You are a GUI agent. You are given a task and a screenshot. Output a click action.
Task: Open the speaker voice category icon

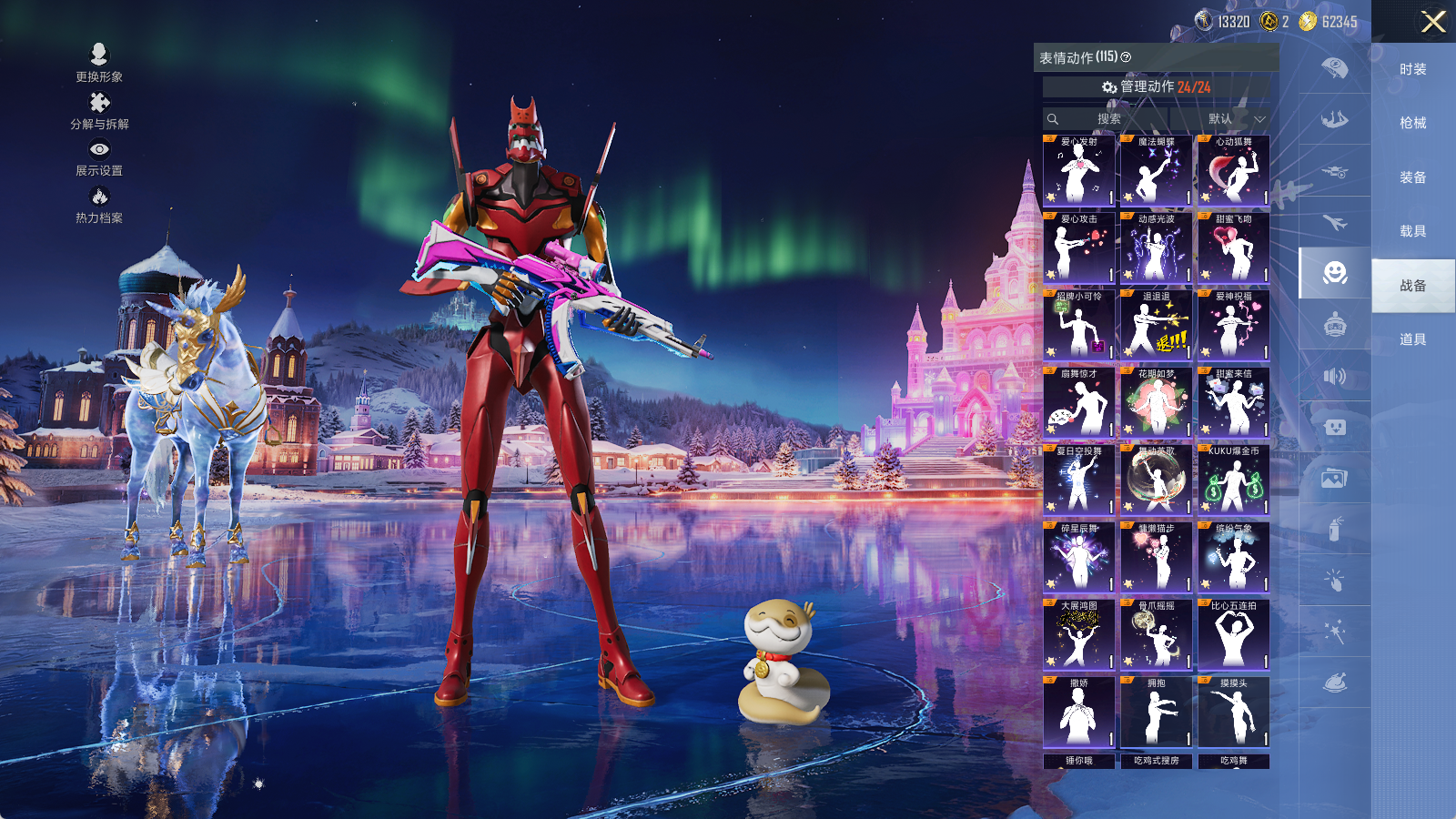coord(1334,376)
